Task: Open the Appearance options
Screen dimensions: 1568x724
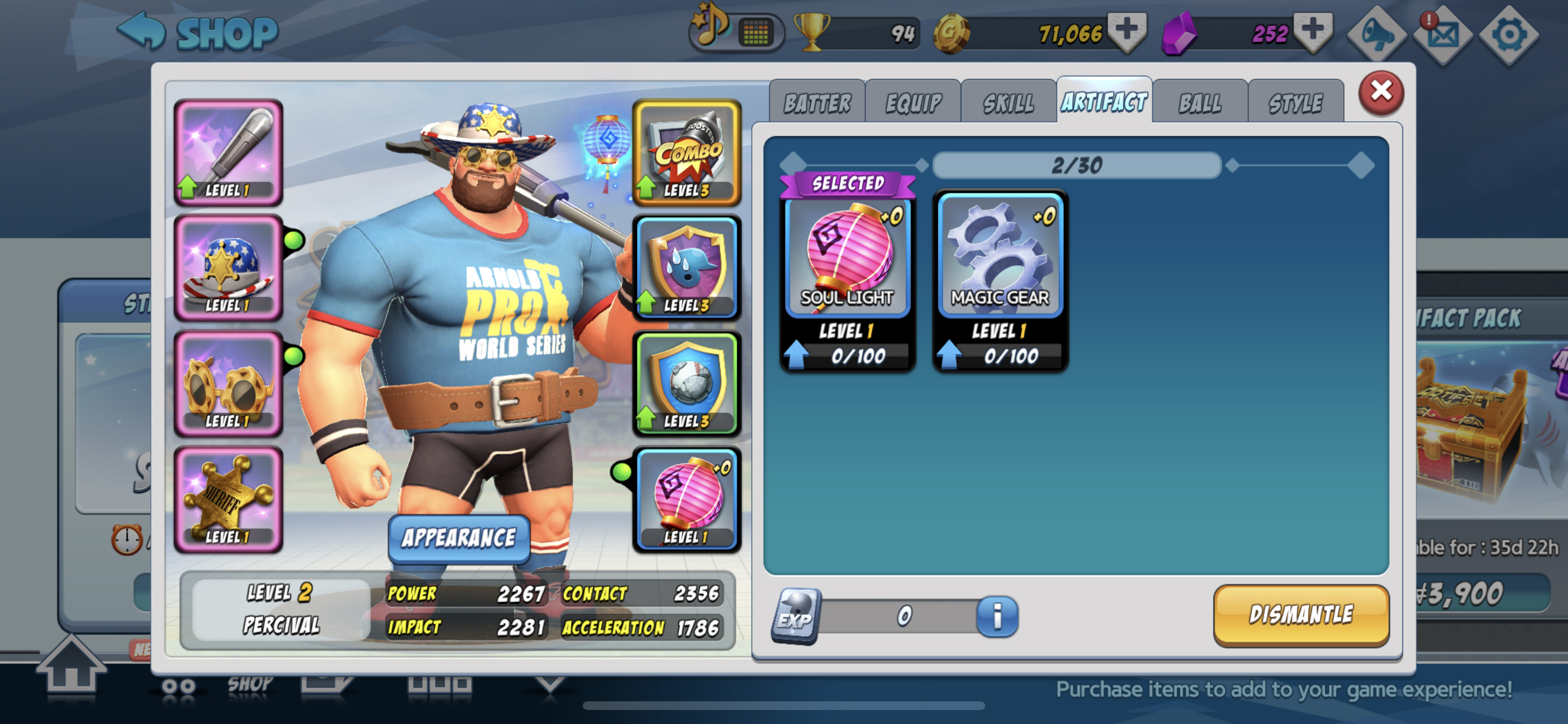Action: (459, 538)
